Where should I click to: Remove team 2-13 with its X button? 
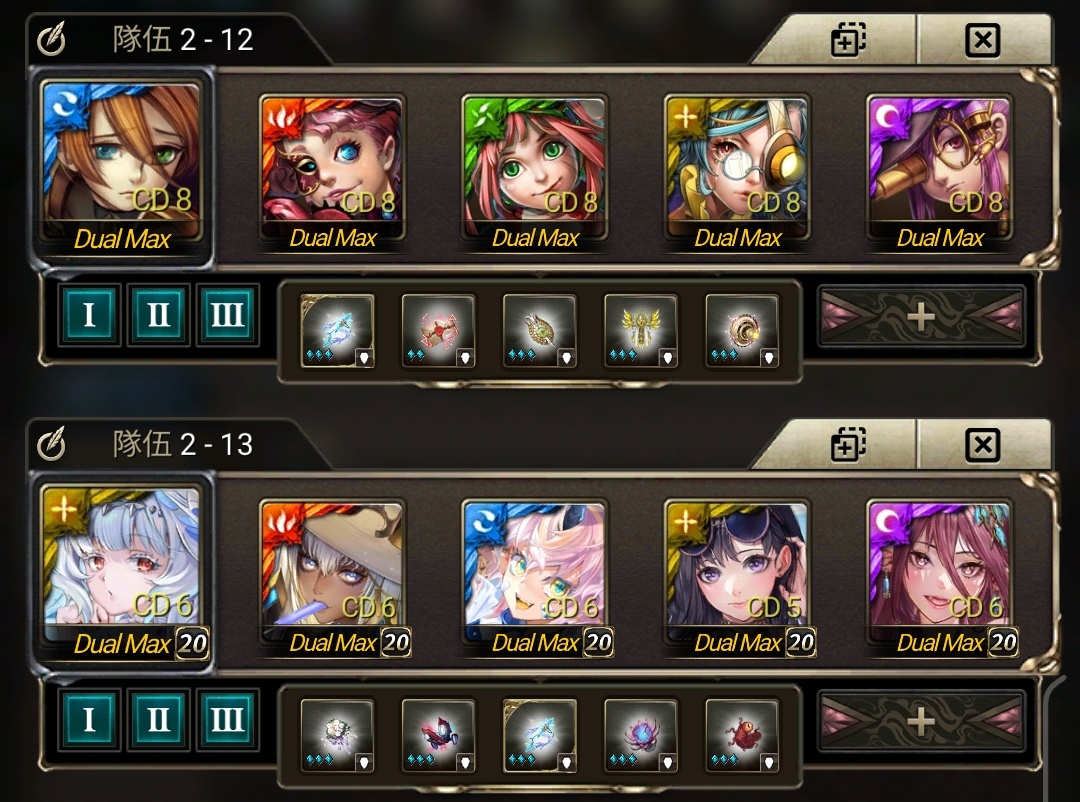click(x=983, y=444)
